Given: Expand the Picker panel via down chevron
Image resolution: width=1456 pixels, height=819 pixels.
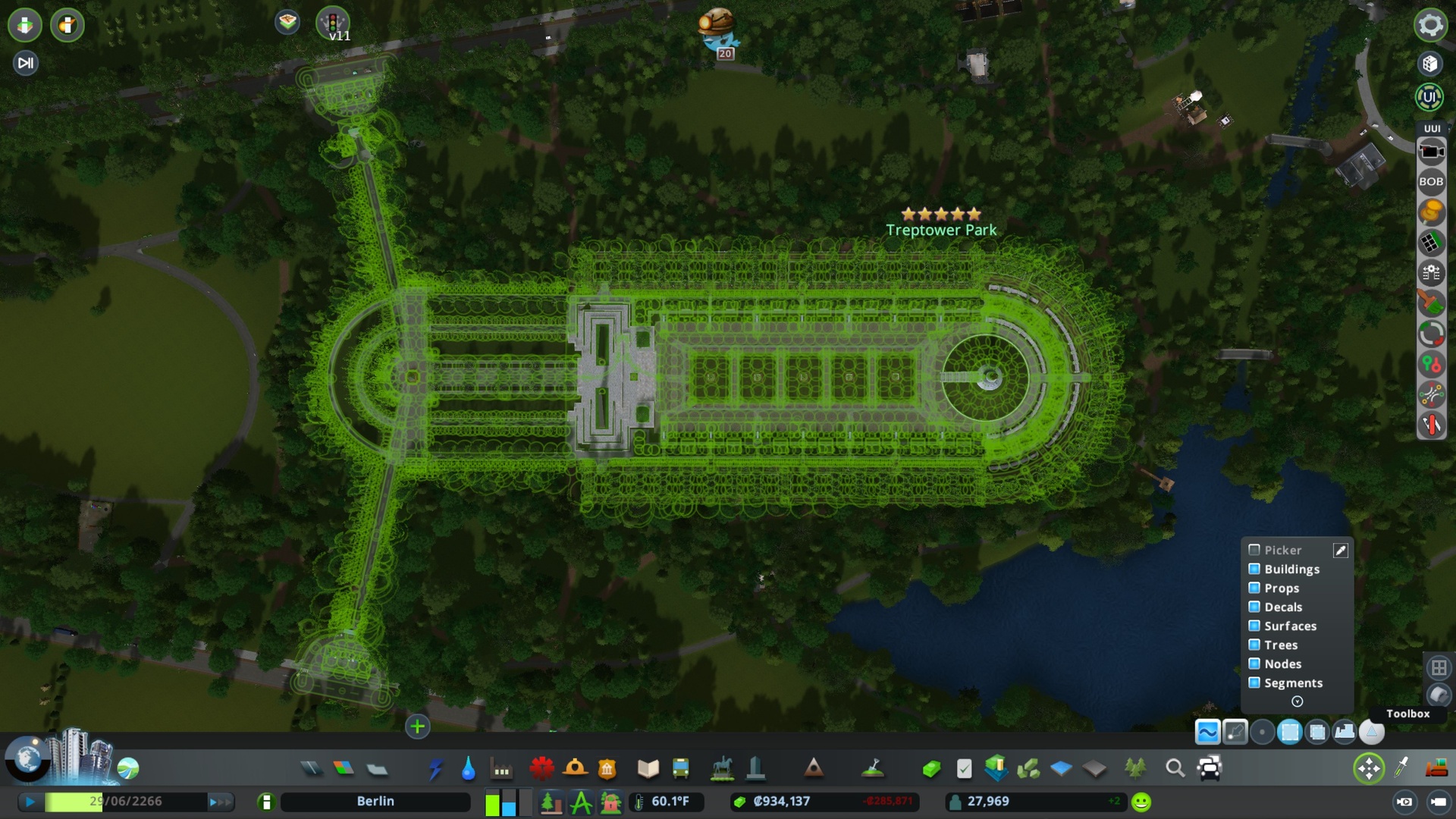Looking at the screenshot, I should pos(1297,702).
